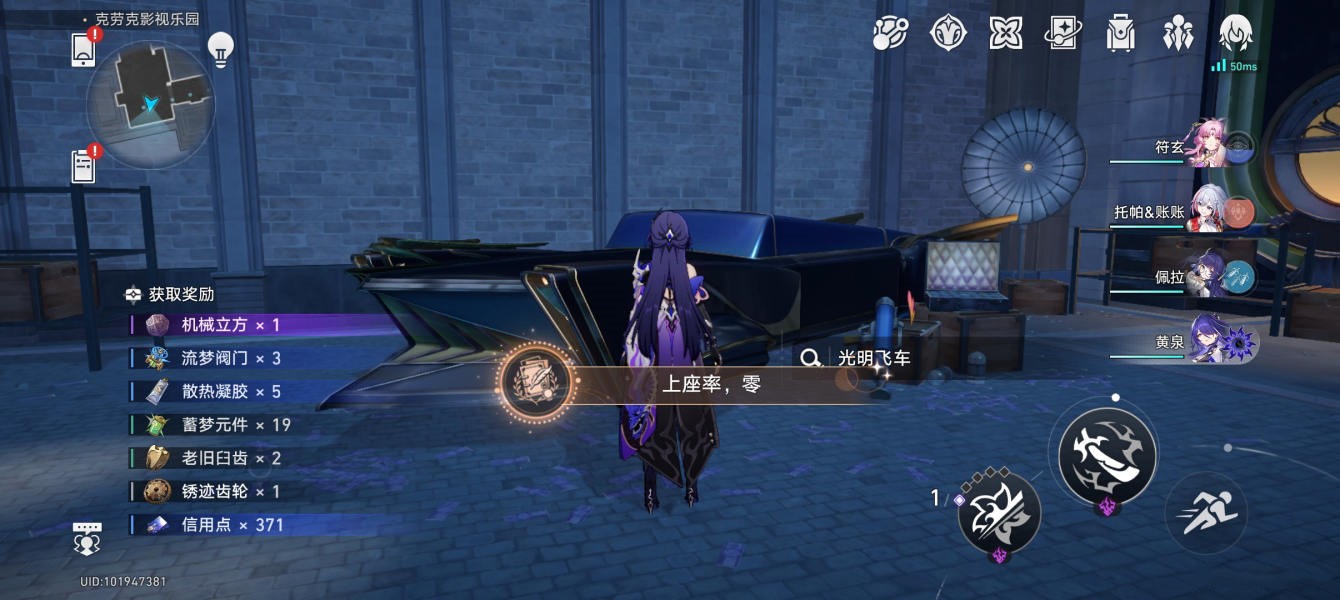
Task: Interact with the 光明飞车 prompt
Action: point(858,358)
